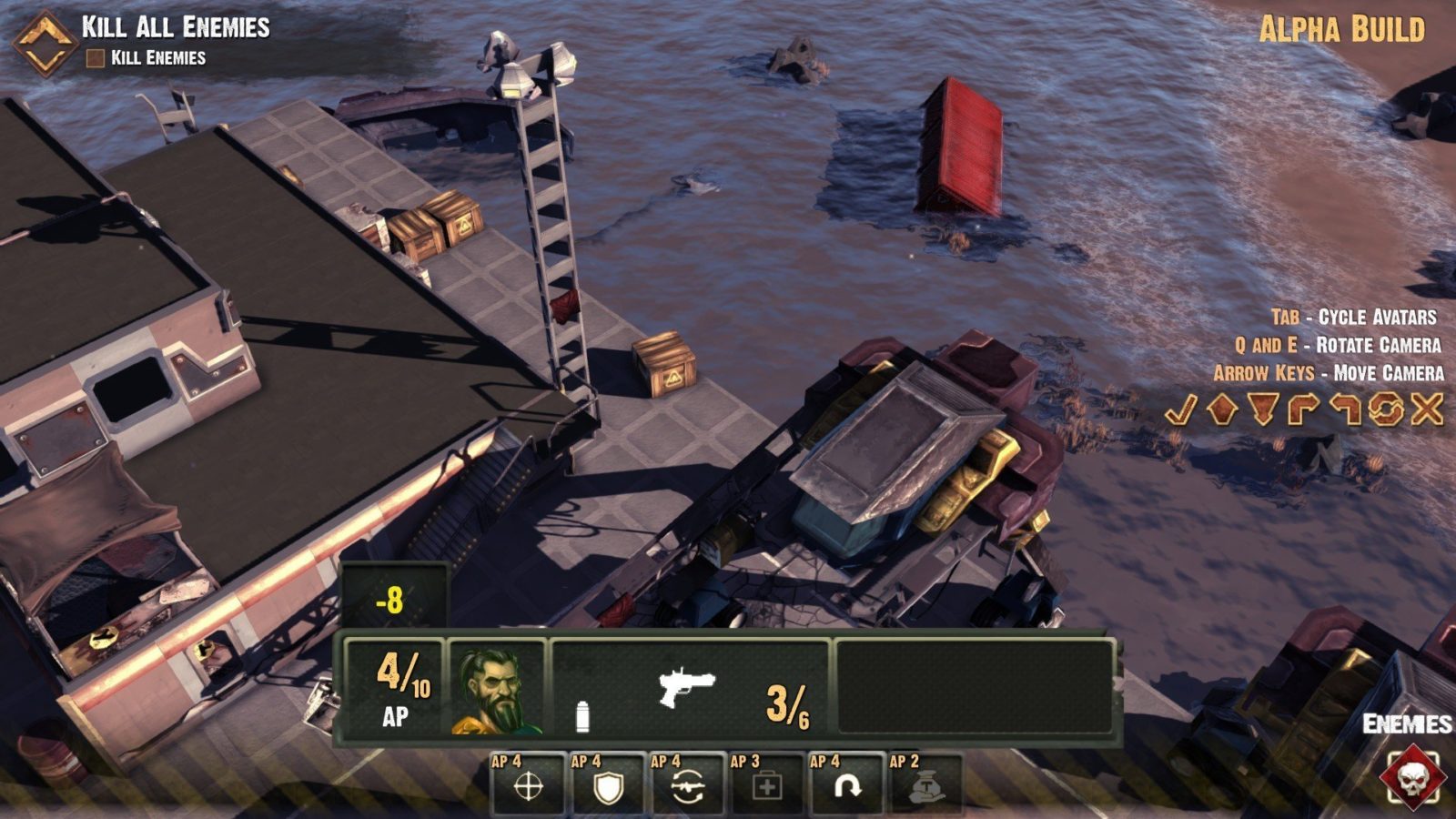Click the upward pentagon arrow icon
This screenshot has width=1456, height=819.
click(1221, 409)
